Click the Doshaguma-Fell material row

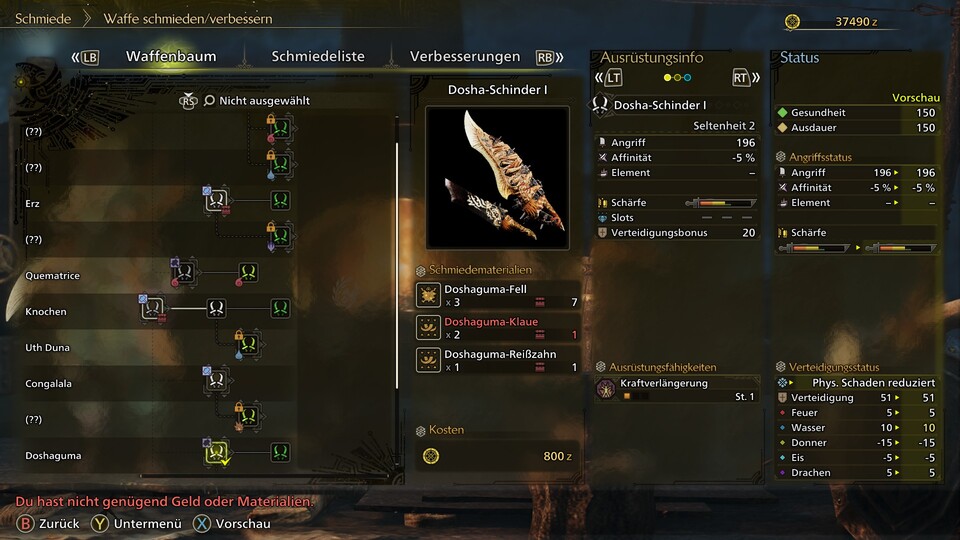pos(497,295)
